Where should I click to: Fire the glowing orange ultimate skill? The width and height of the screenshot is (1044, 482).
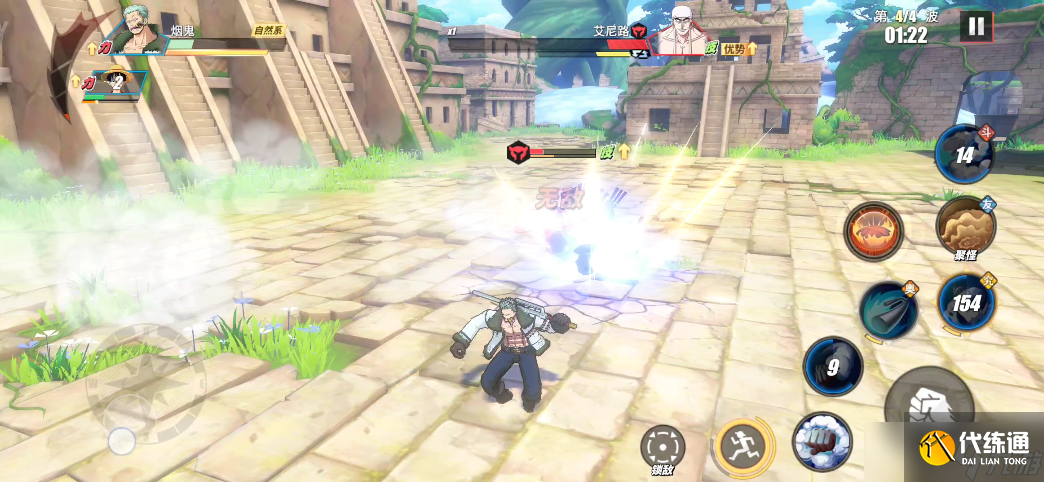[x=874, y=231]
